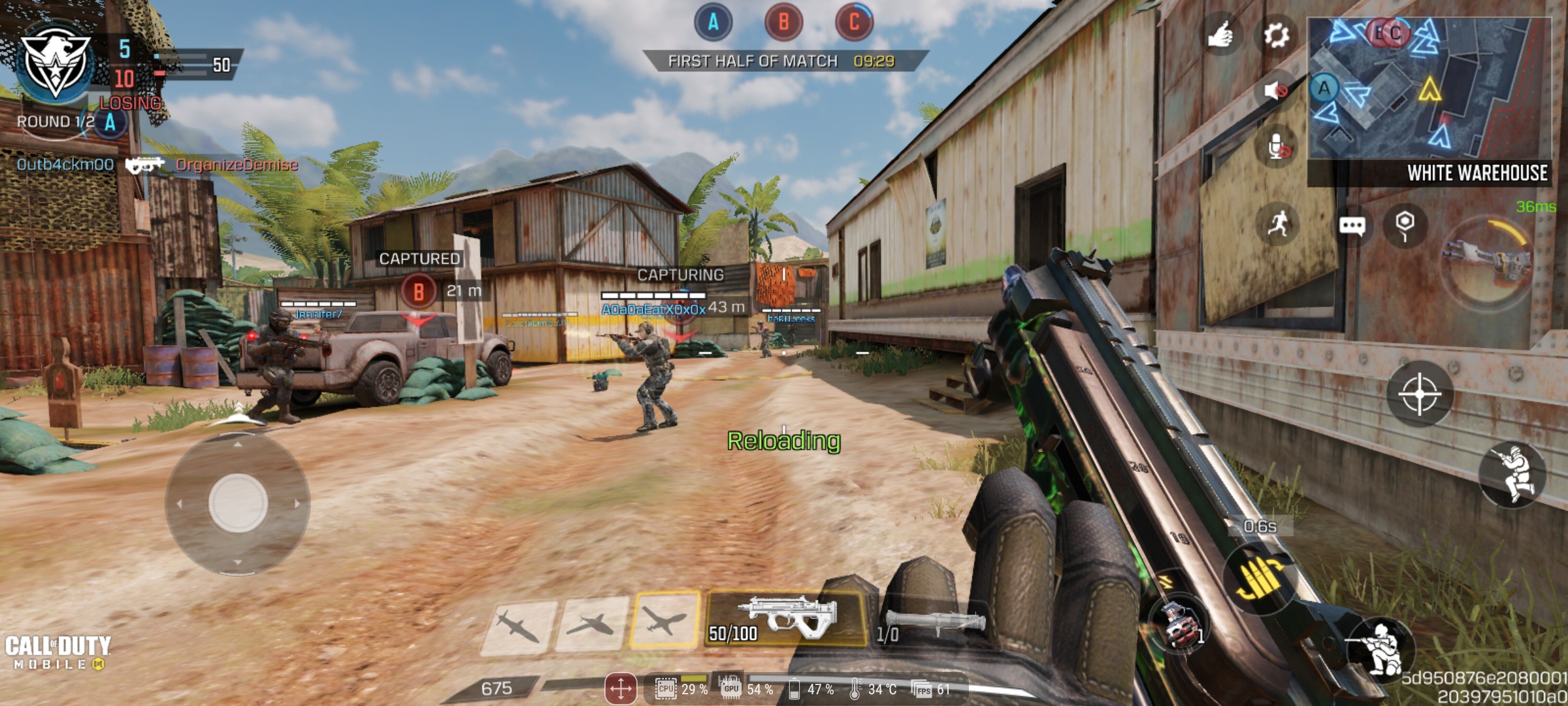The image size is (1568, 706).
Task: Tap the red performance overlay move icon
Action: (x=620, y=688)
